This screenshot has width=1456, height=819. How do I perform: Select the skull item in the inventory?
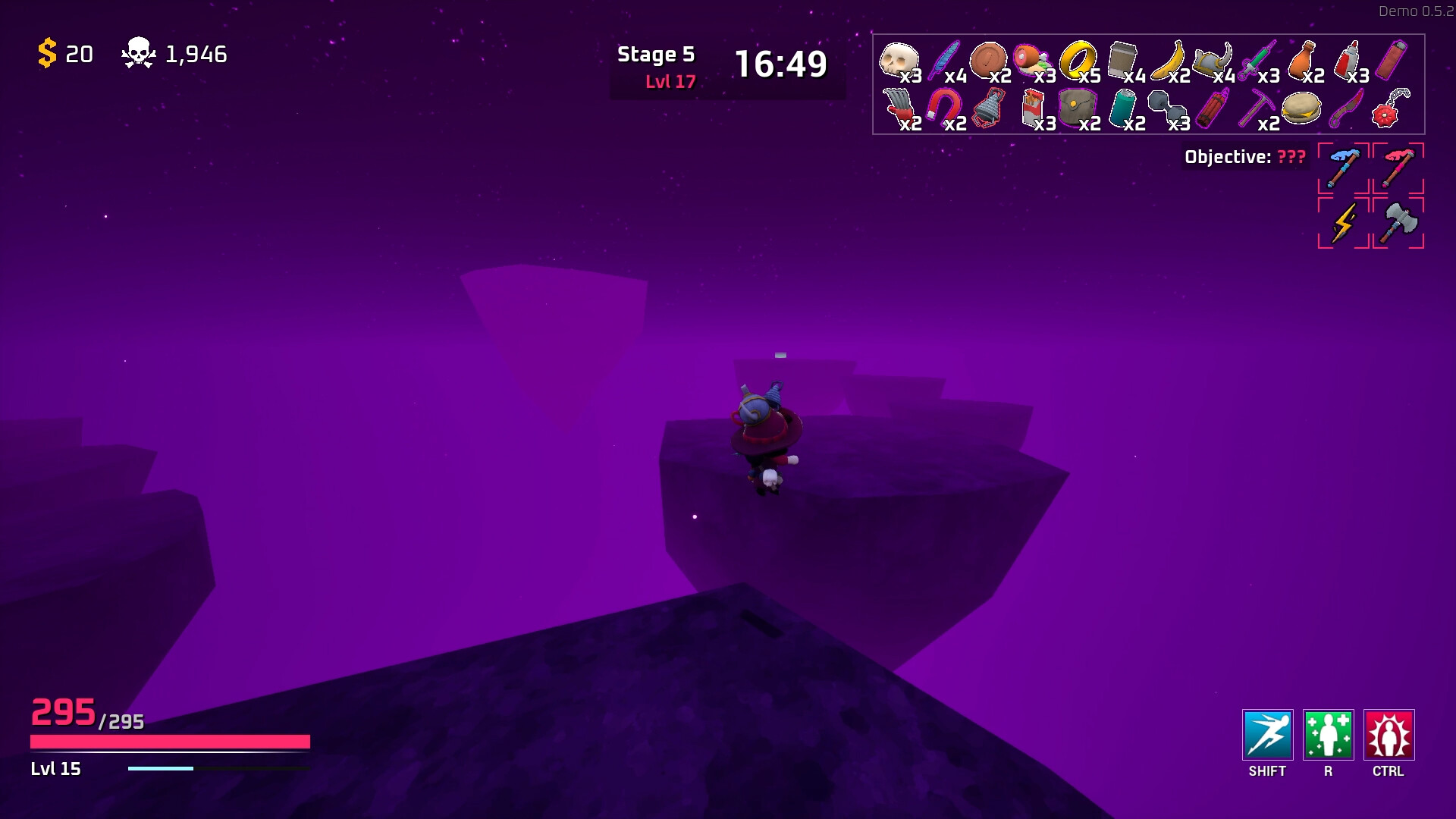[898, 59]
